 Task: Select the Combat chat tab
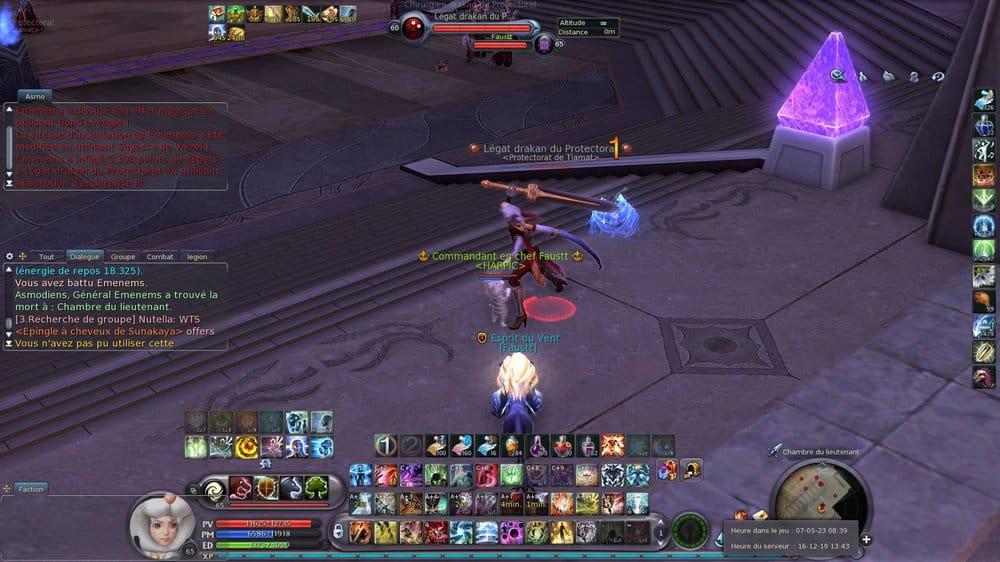pyautogui.click(x=160, y=257)
